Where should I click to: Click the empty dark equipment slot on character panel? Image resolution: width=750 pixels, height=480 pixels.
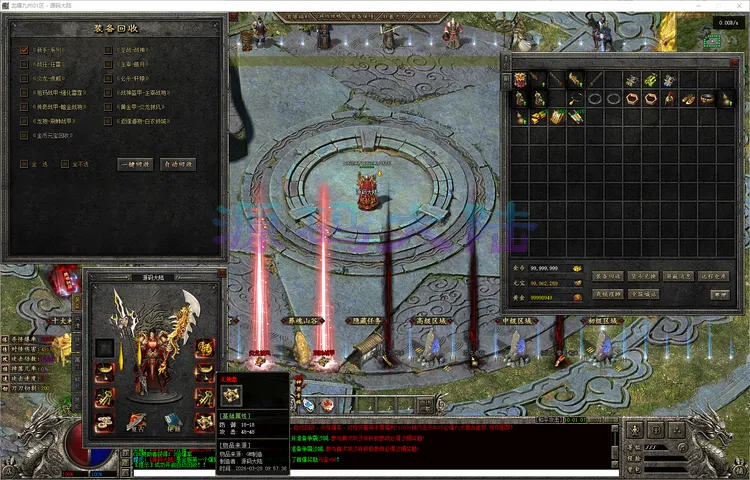coord(103,346)
